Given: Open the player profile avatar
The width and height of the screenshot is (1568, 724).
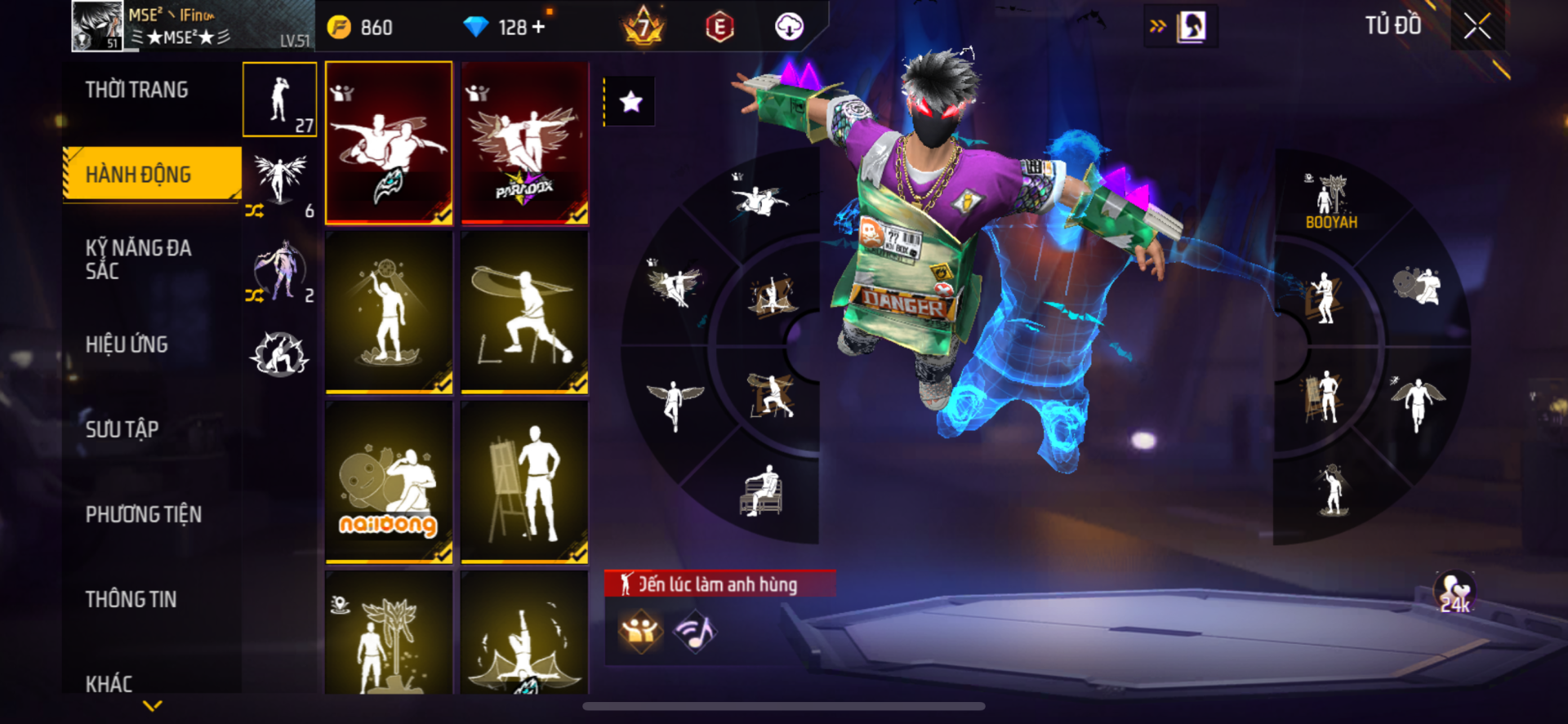Looking at the screenshot, I should pyautogui.click(x=97, y=26).
